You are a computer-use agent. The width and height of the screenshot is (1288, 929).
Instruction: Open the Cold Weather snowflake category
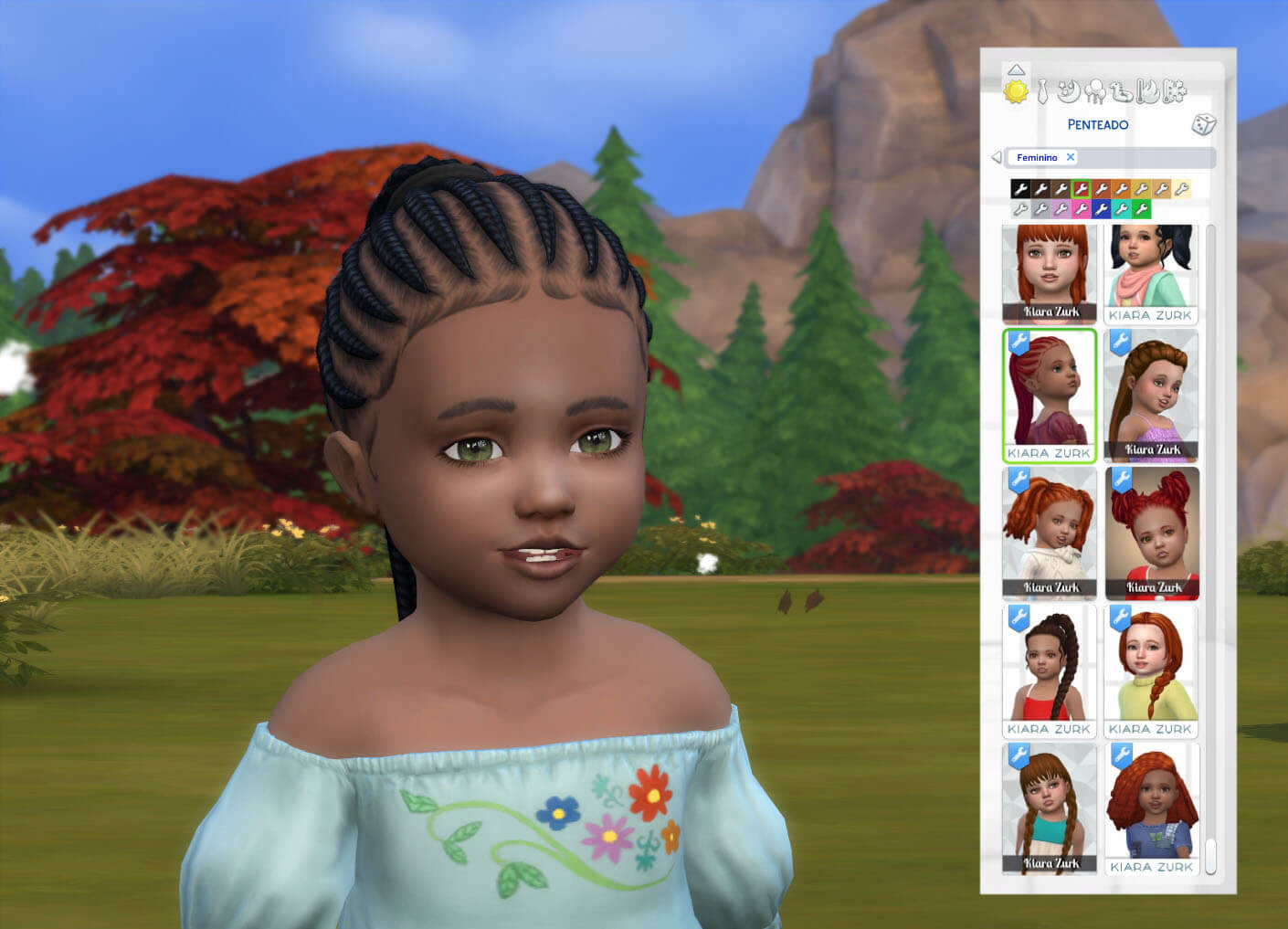tap(1175, 91)
